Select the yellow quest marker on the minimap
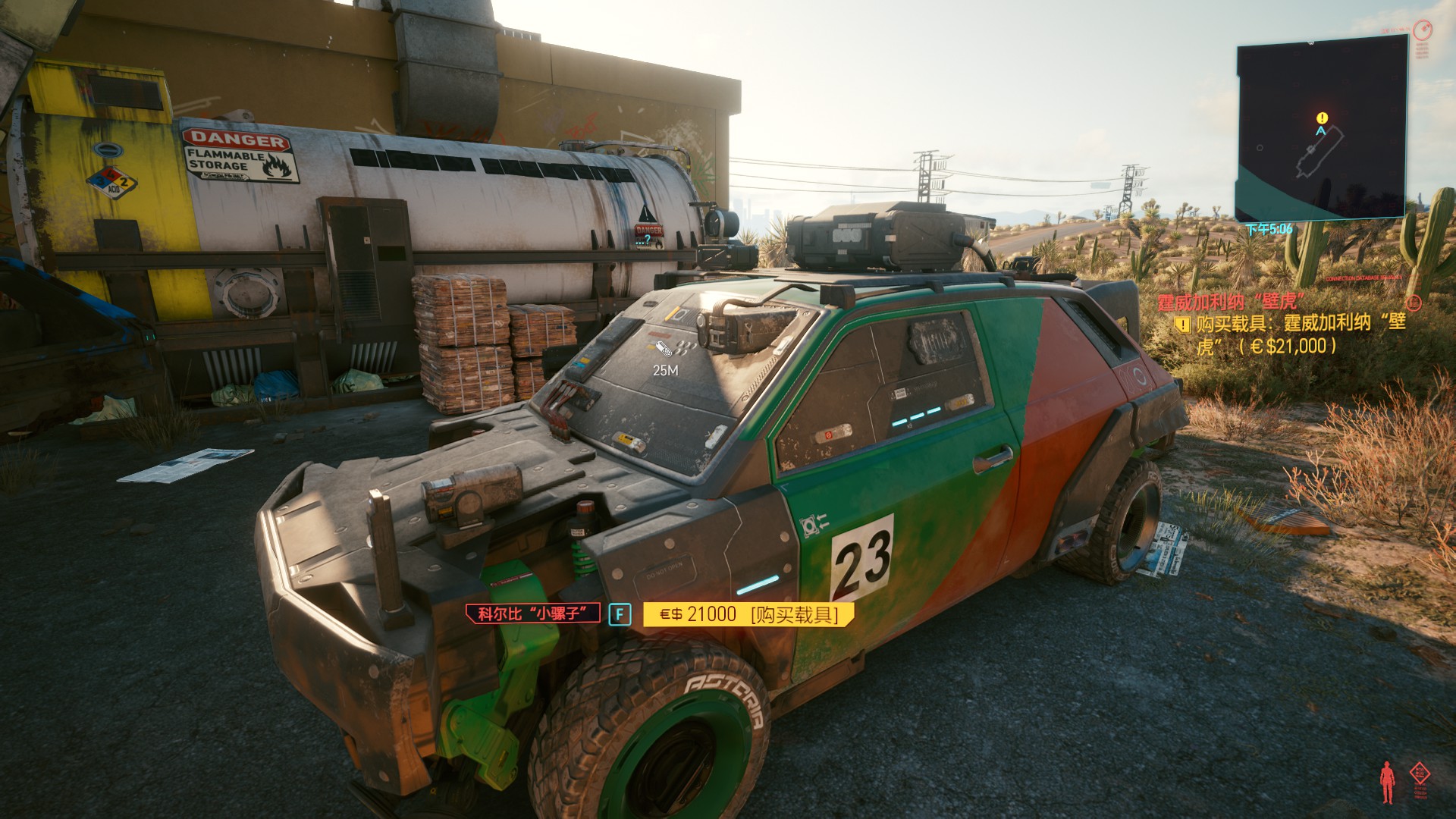Image resolution: width=1456 pixels, height=819 pixels. click(1323, 118)
